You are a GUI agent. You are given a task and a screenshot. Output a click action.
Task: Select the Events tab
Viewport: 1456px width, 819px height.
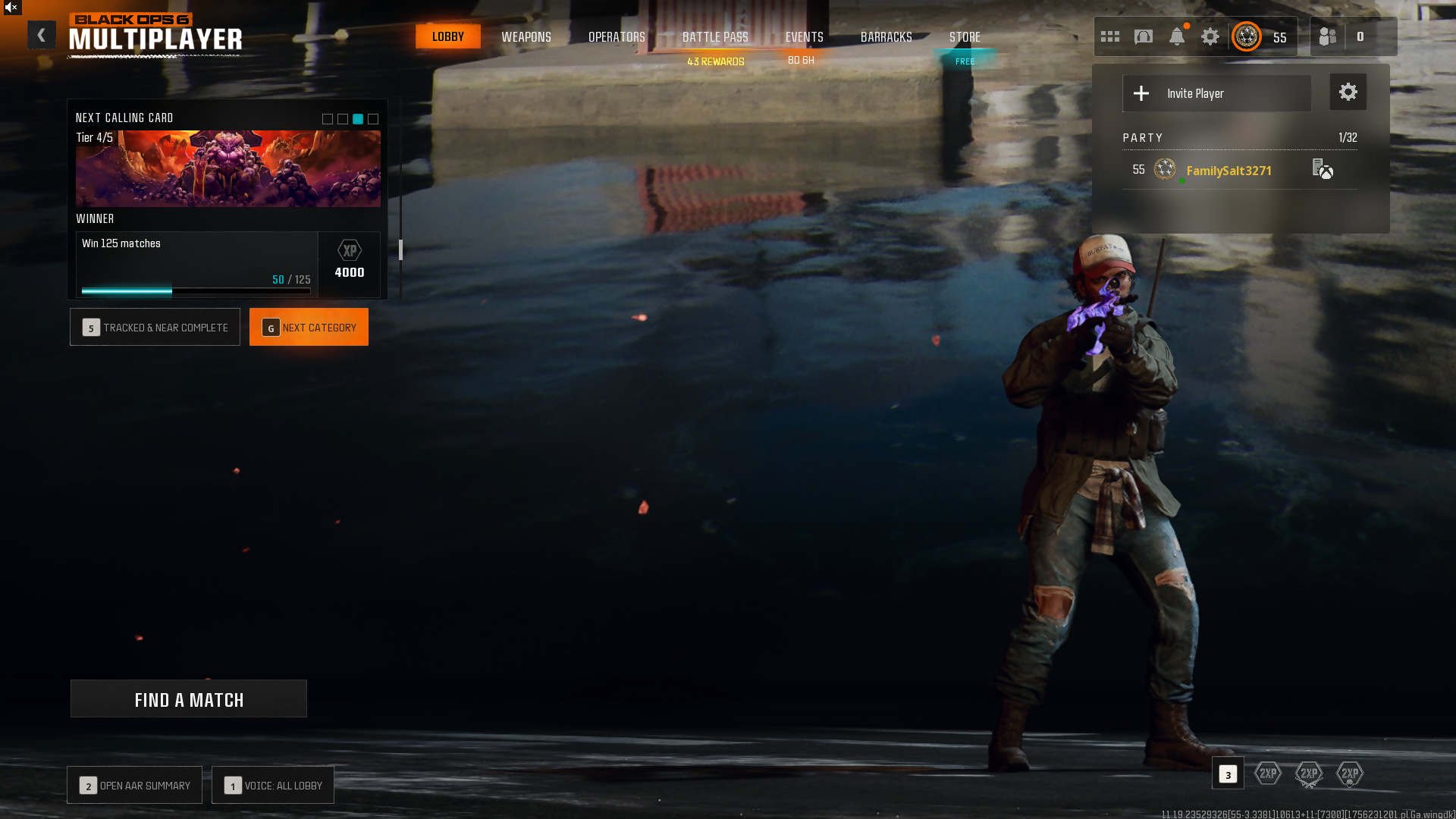[x=804, y=36]
